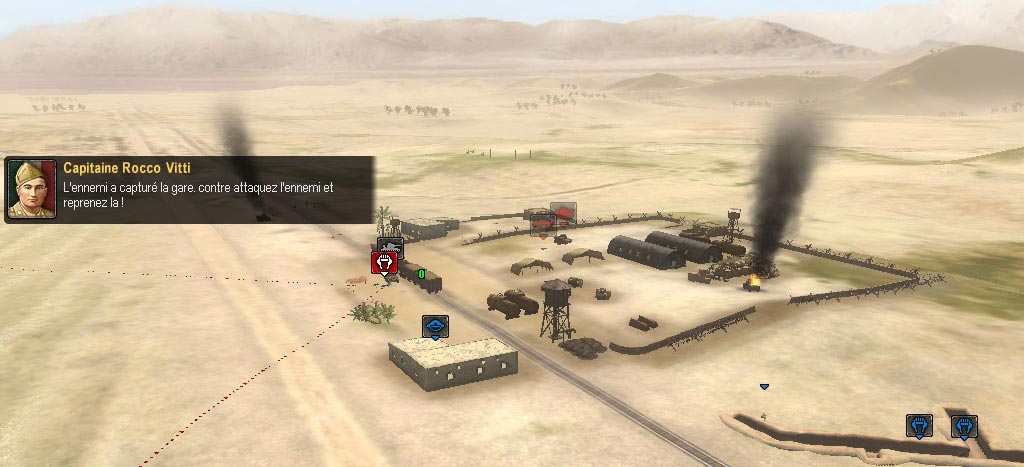Select the red enemy infantry marker

click(x=384, y=262)
